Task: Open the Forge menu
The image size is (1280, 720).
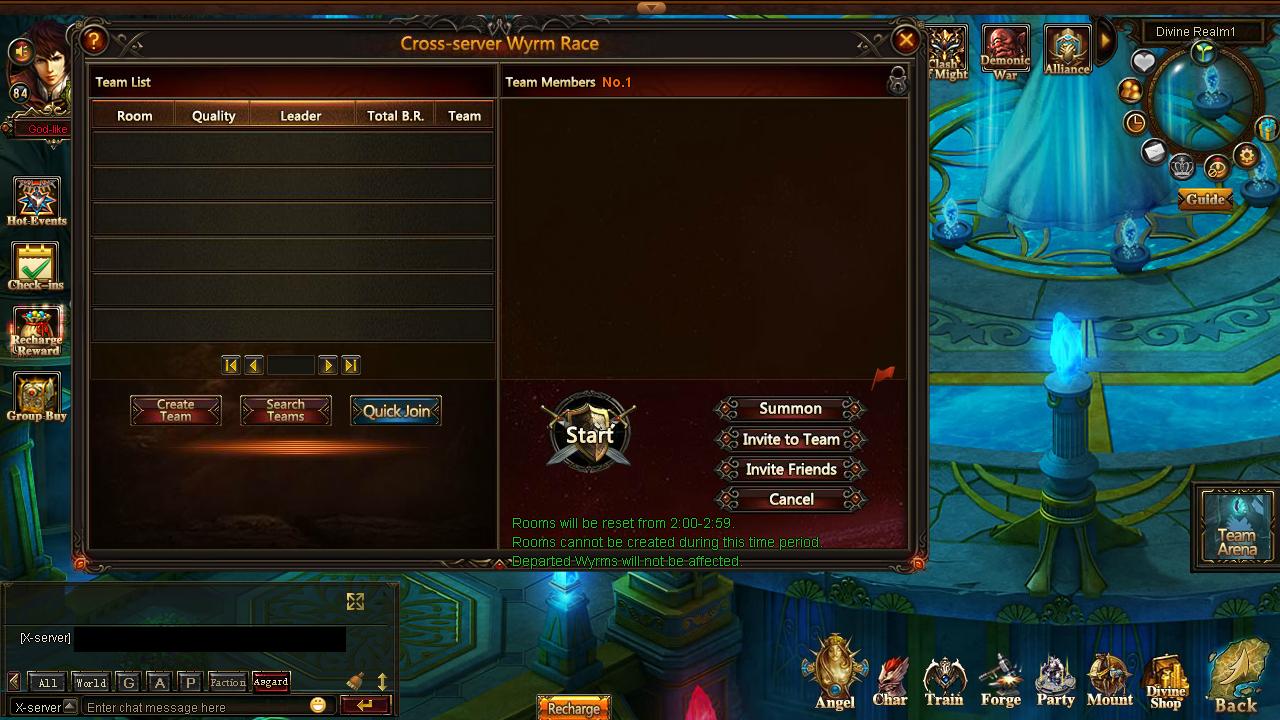Action: [x=1000, y=680]
